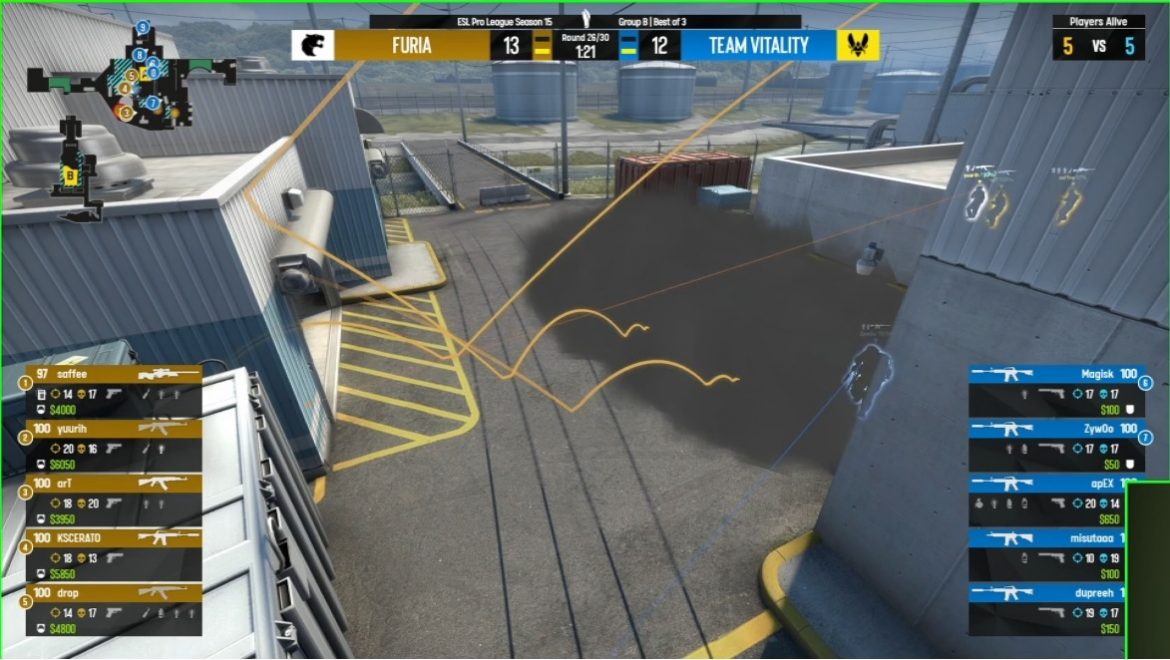Screen dimensions: 1170x660
Task: Select the FURIA team name banner
Action: (x=411, y=45)
